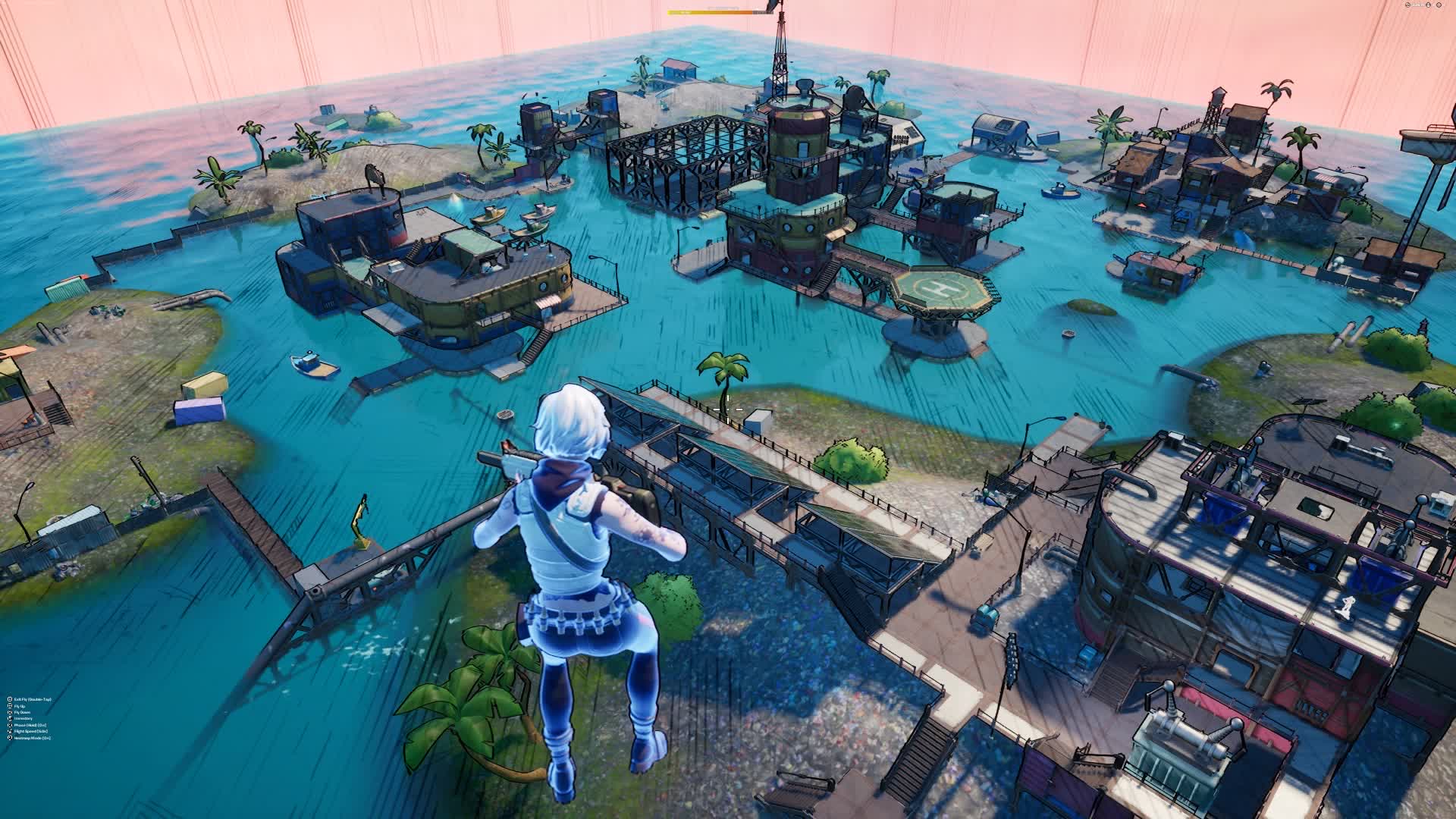The image size is (1456, 819).
Task: Open the Inventory using its HUD icon
Action: tap(10, 718)
